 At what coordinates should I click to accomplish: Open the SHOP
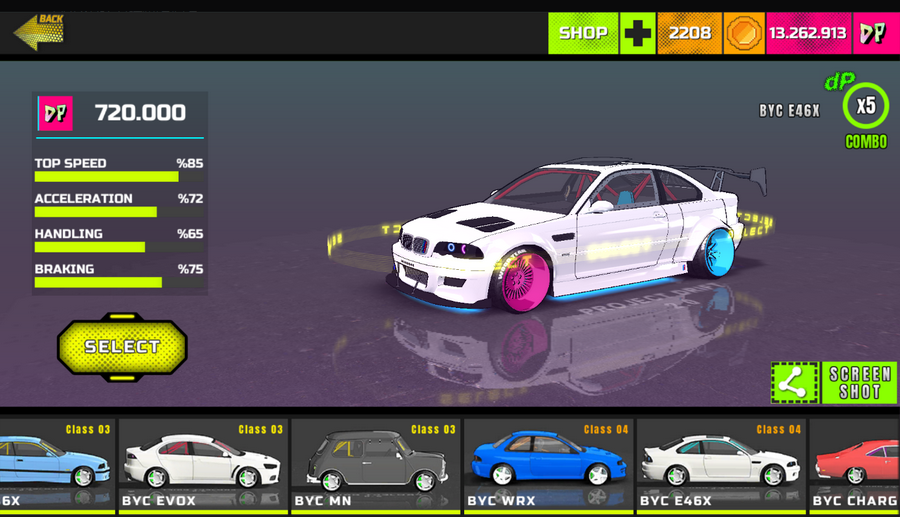tap(583, 33)
